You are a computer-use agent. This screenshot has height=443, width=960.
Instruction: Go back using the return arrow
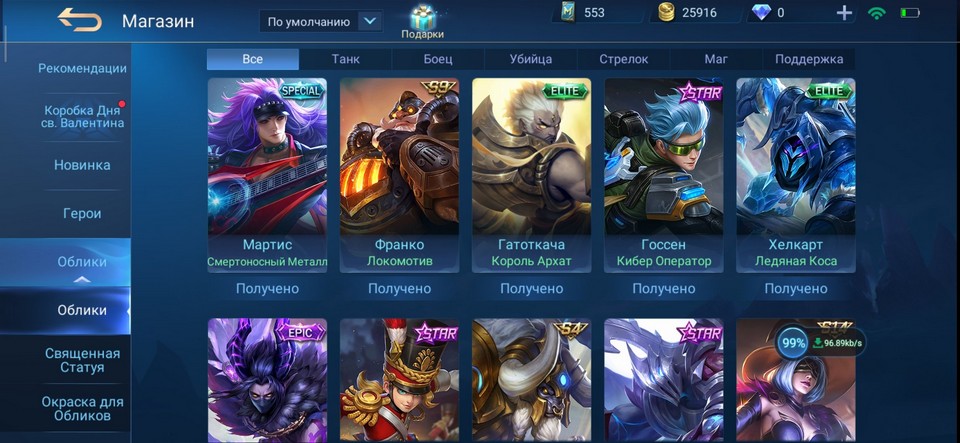(79, 19)
